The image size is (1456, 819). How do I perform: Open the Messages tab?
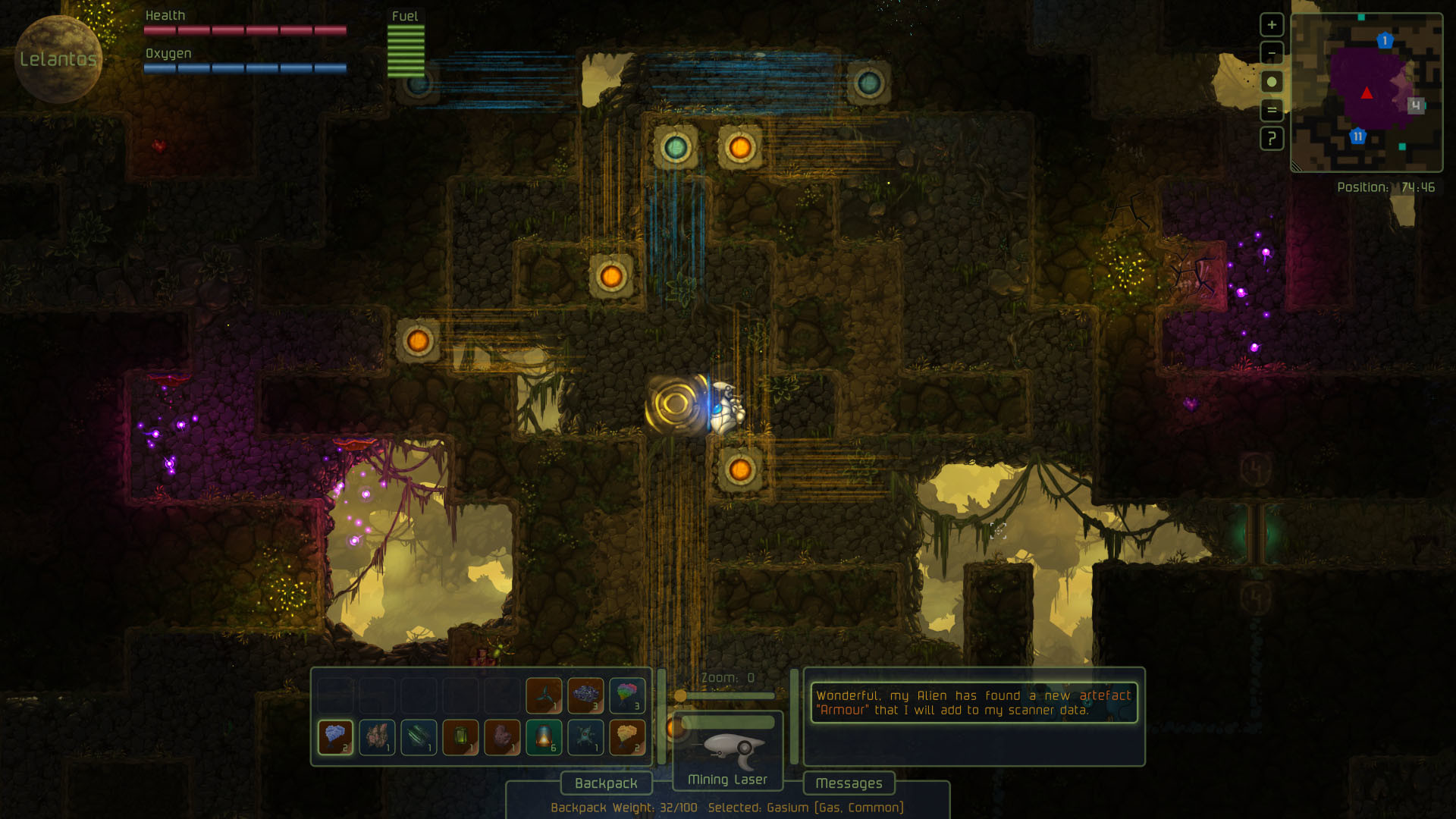(x=849, y=783)
